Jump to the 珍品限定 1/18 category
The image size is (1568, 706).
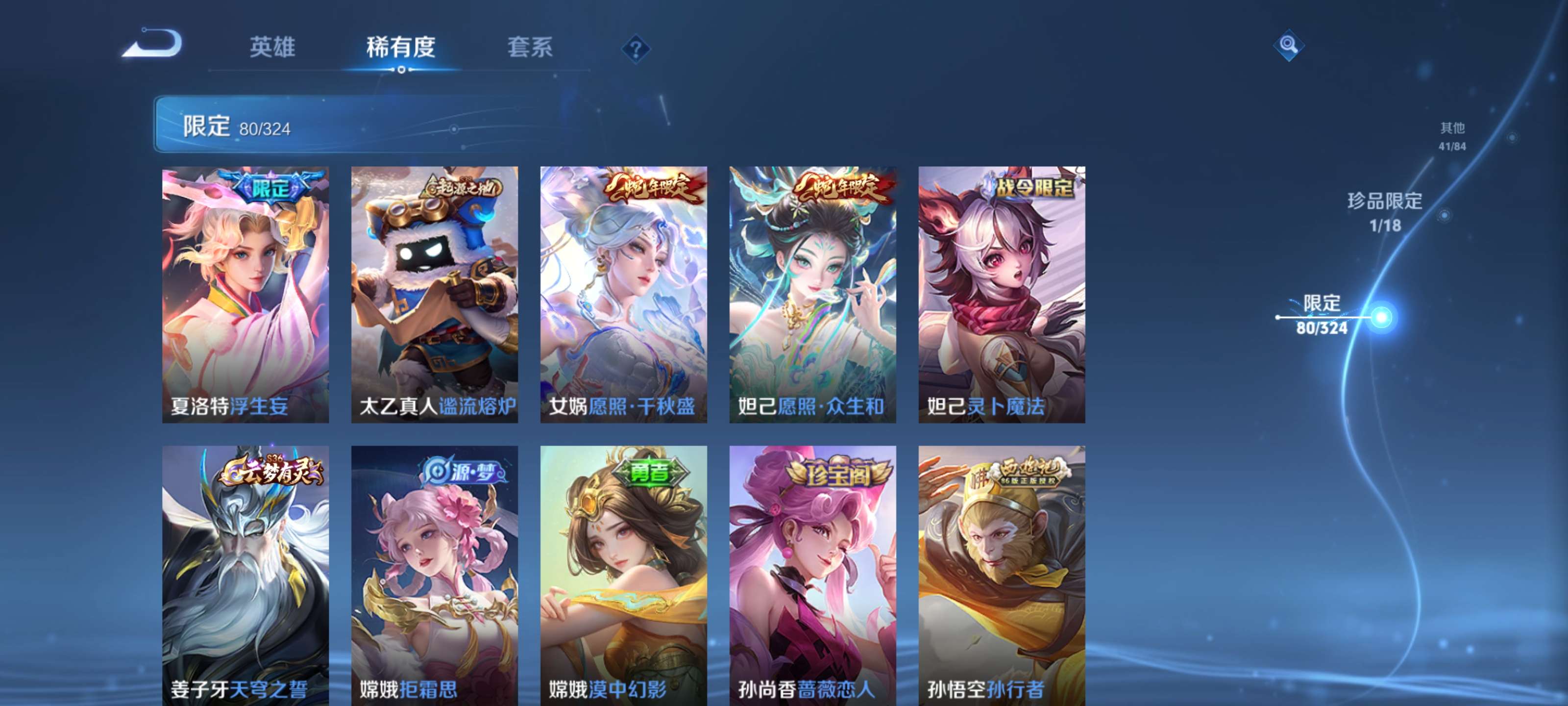1385,212
